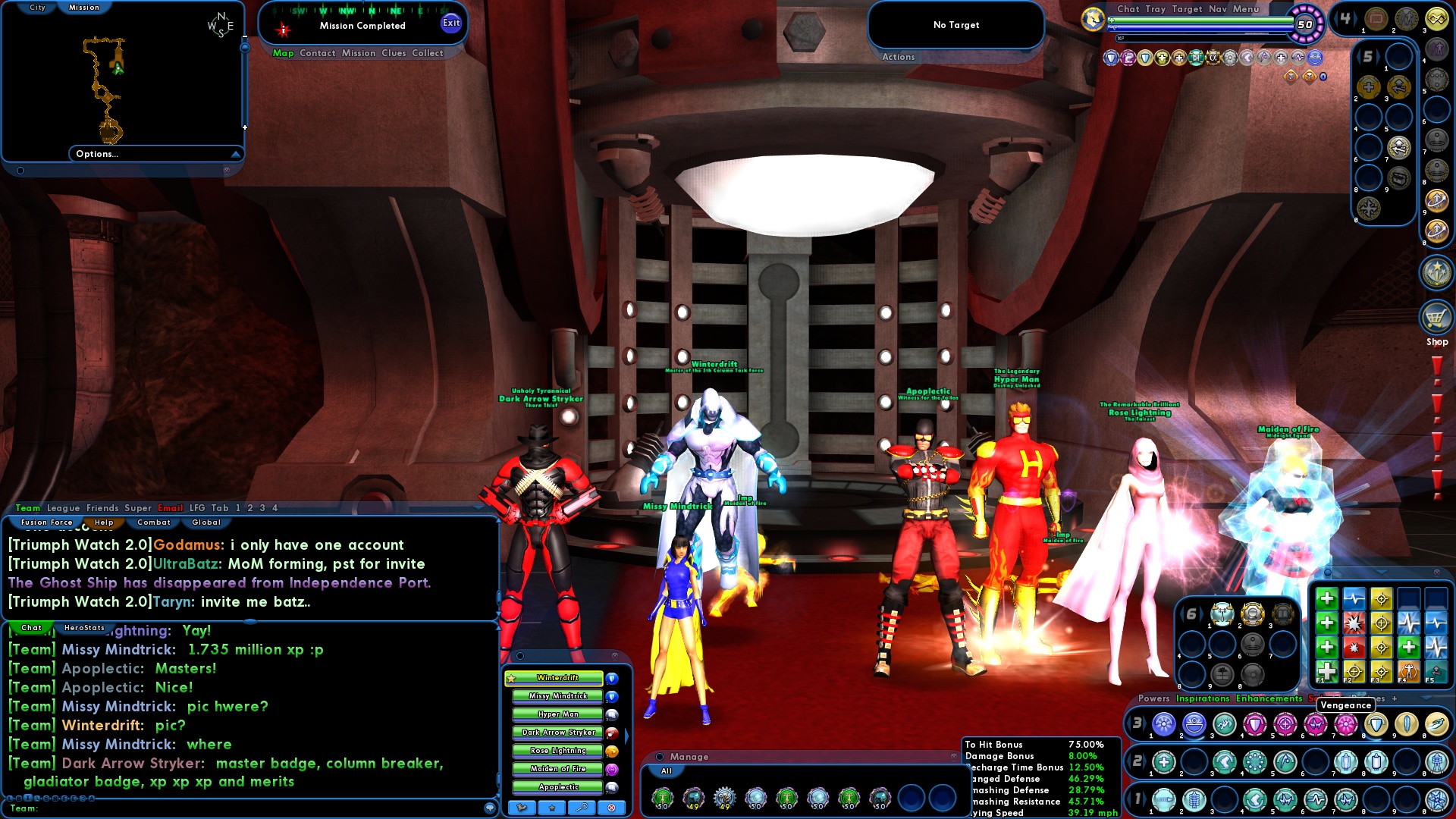Expand the team window side arrow

click(x=627, y=736)
